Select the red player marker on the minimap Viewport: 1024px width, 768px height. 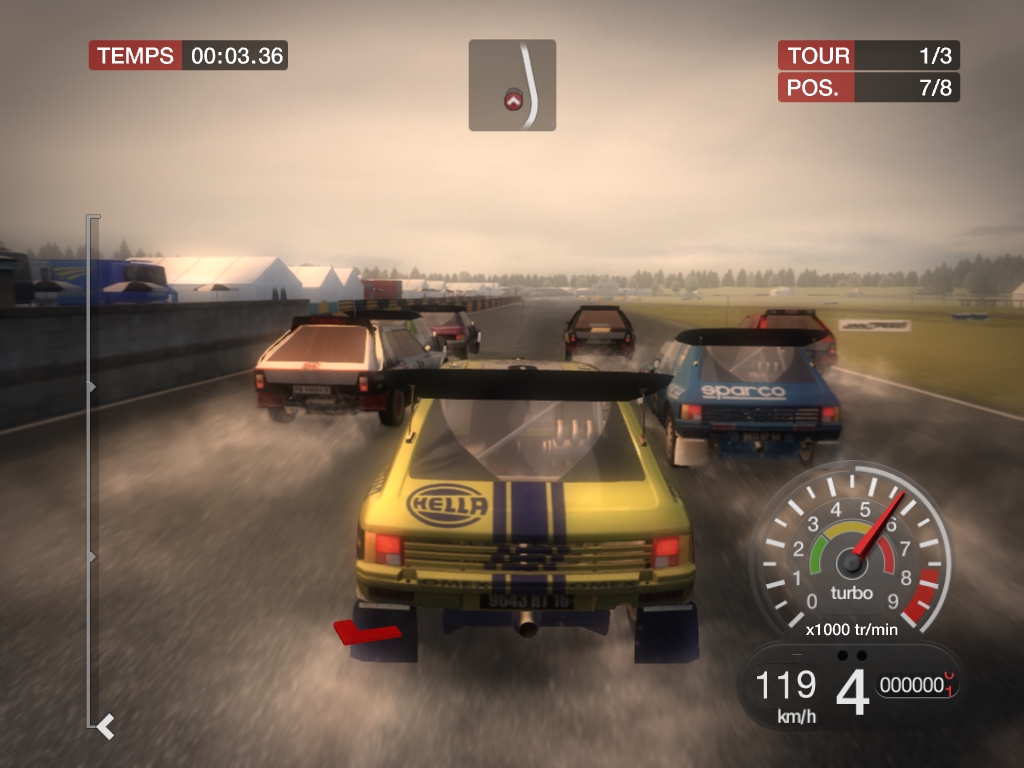click(x=513, y=100)
